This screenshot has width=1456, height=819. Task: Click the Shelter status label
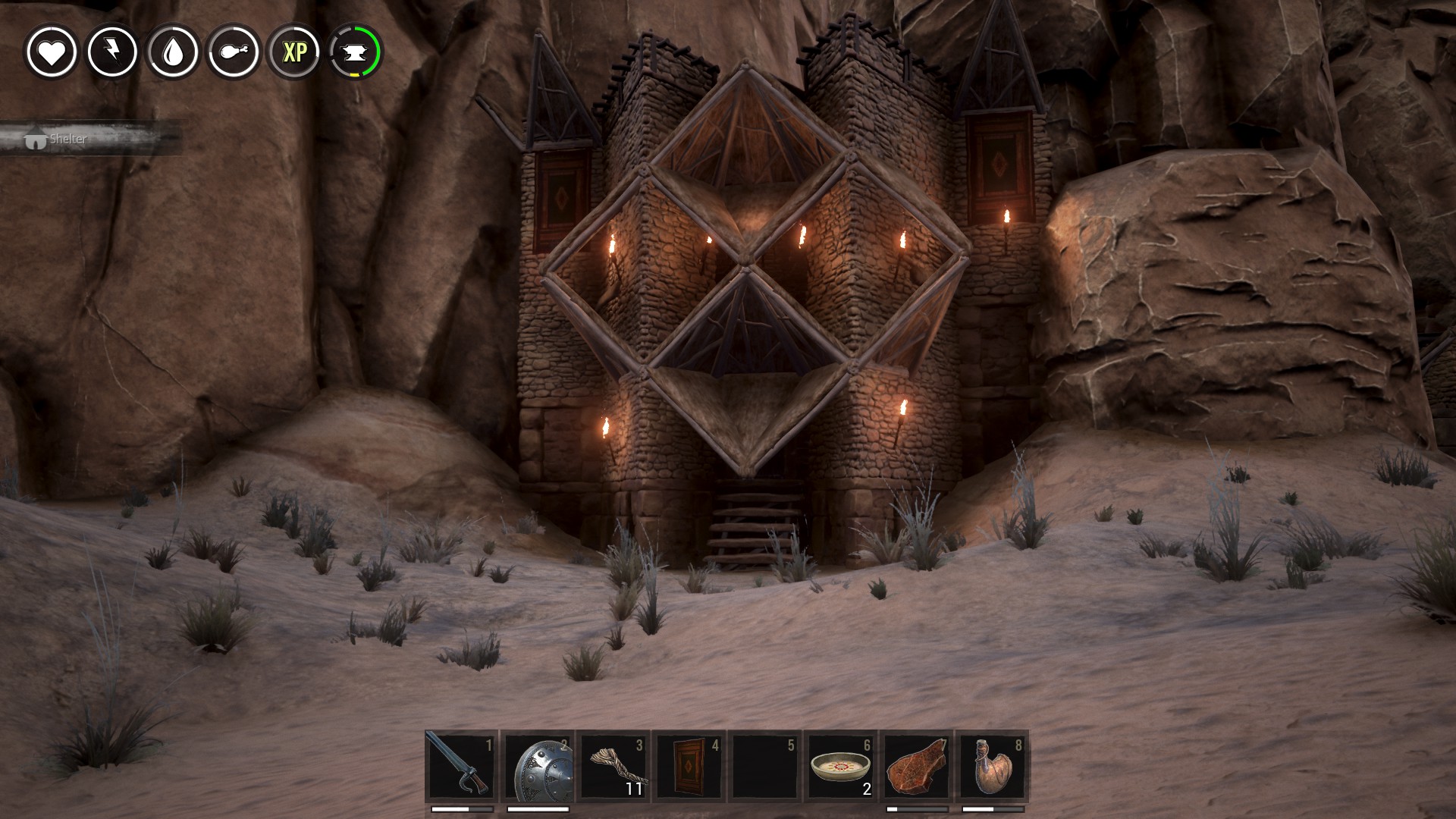(68, 140)
